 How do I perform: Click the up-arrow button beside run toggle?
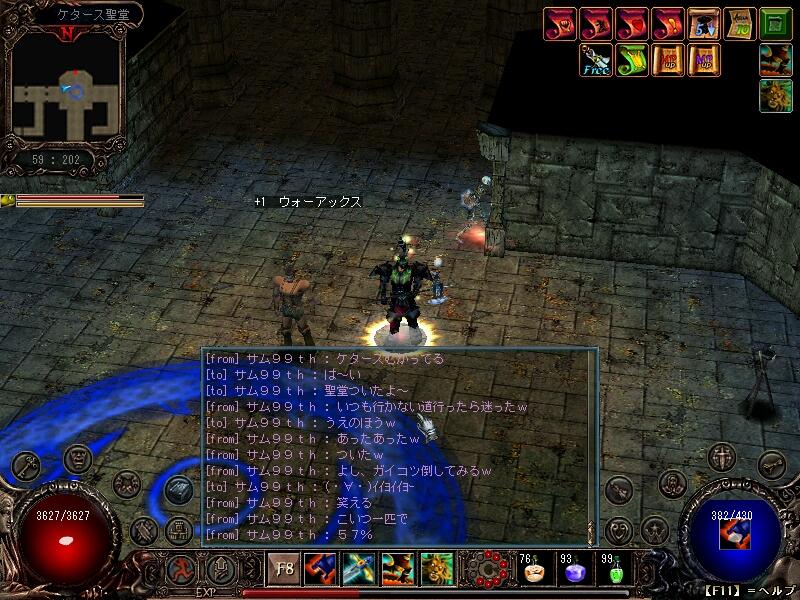[219, 570]
